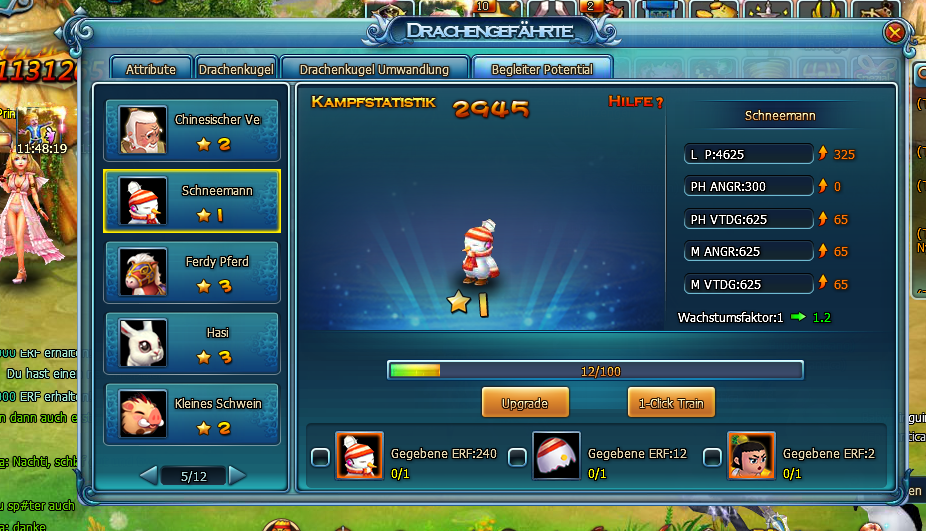
Task: Activate 1-Click Train
Action: click(671, 404)
